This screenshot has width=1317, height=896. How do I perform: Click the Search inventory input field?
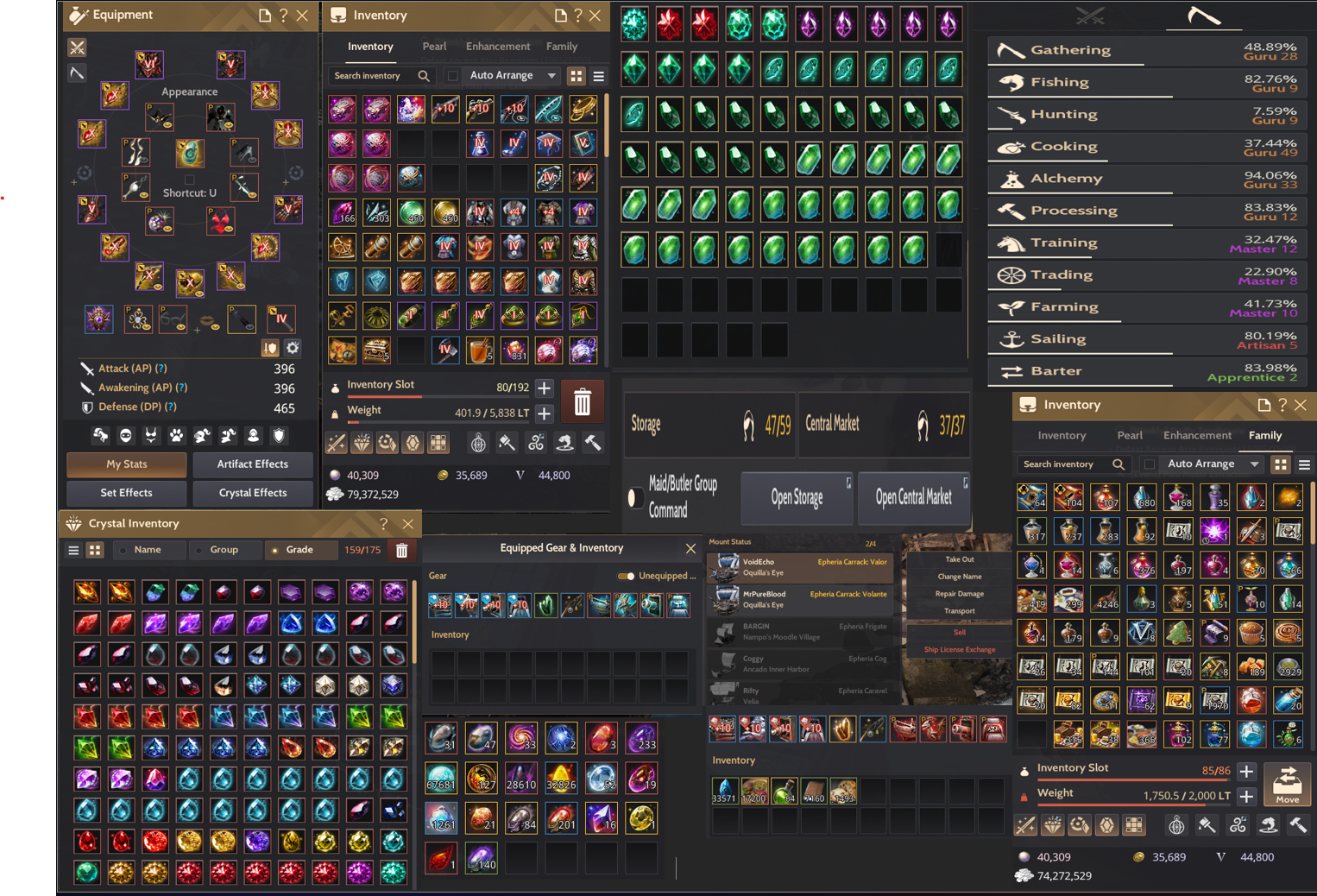coord(371,75)
